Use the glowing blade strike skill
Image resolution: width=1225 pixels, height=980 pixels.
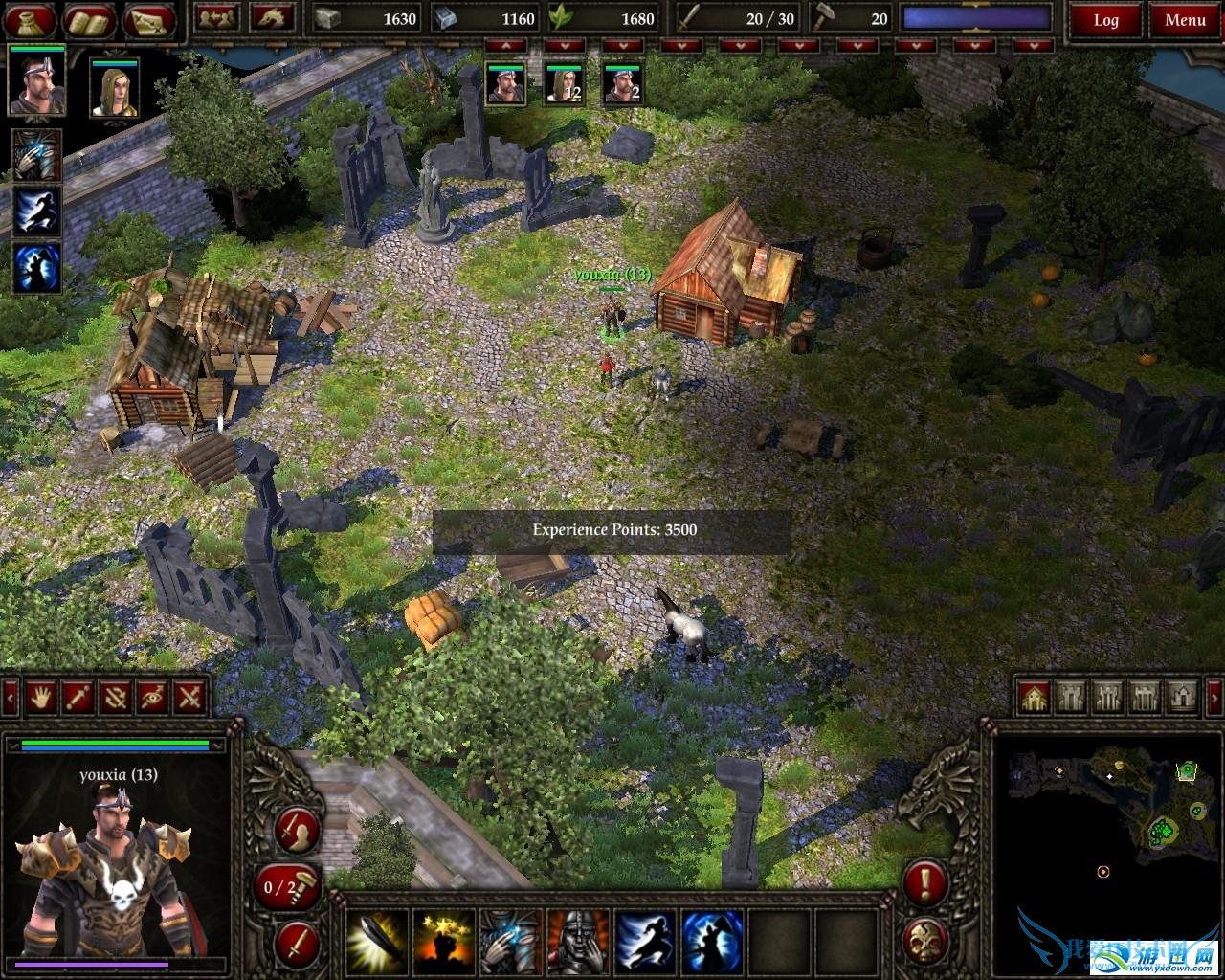[x=376, y=941]
